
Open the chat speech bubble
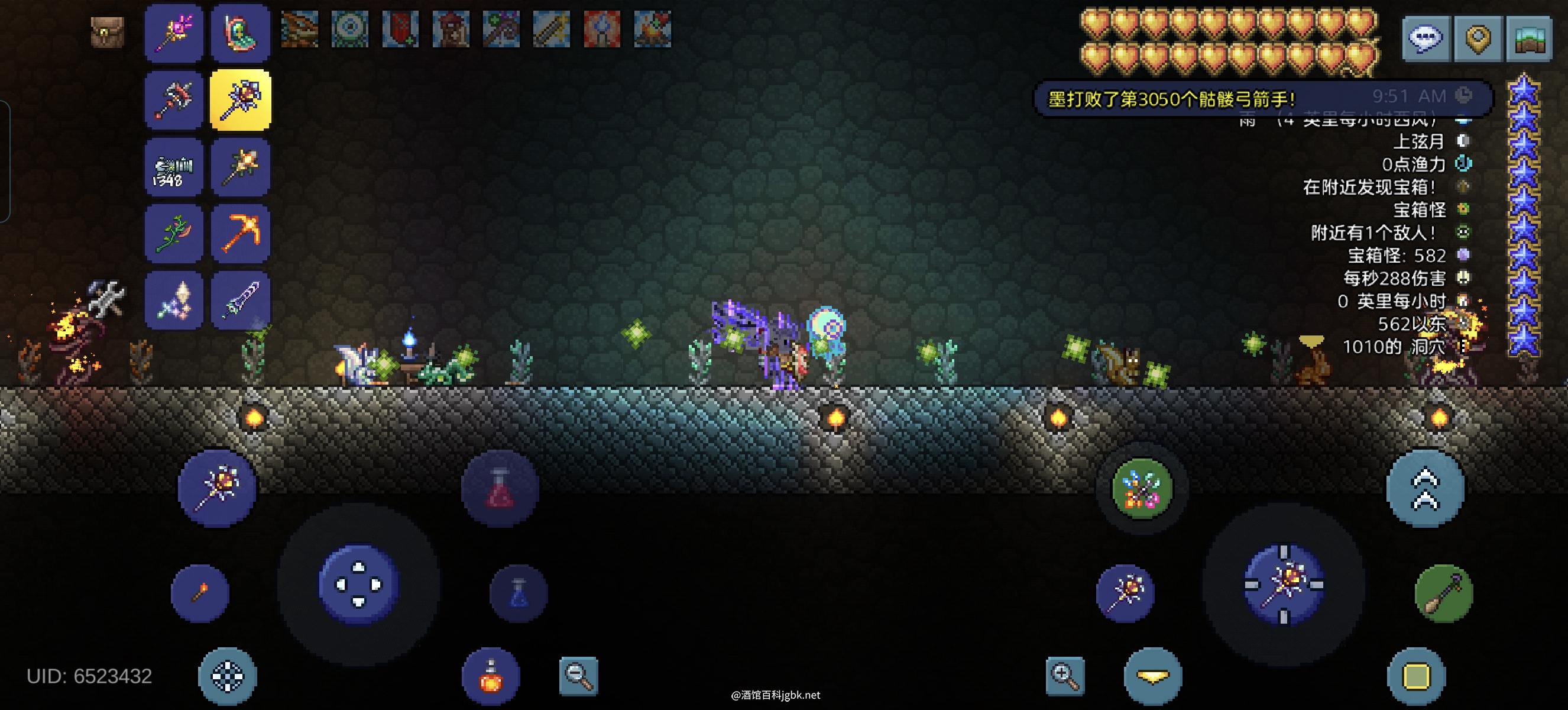[1426, 38]
